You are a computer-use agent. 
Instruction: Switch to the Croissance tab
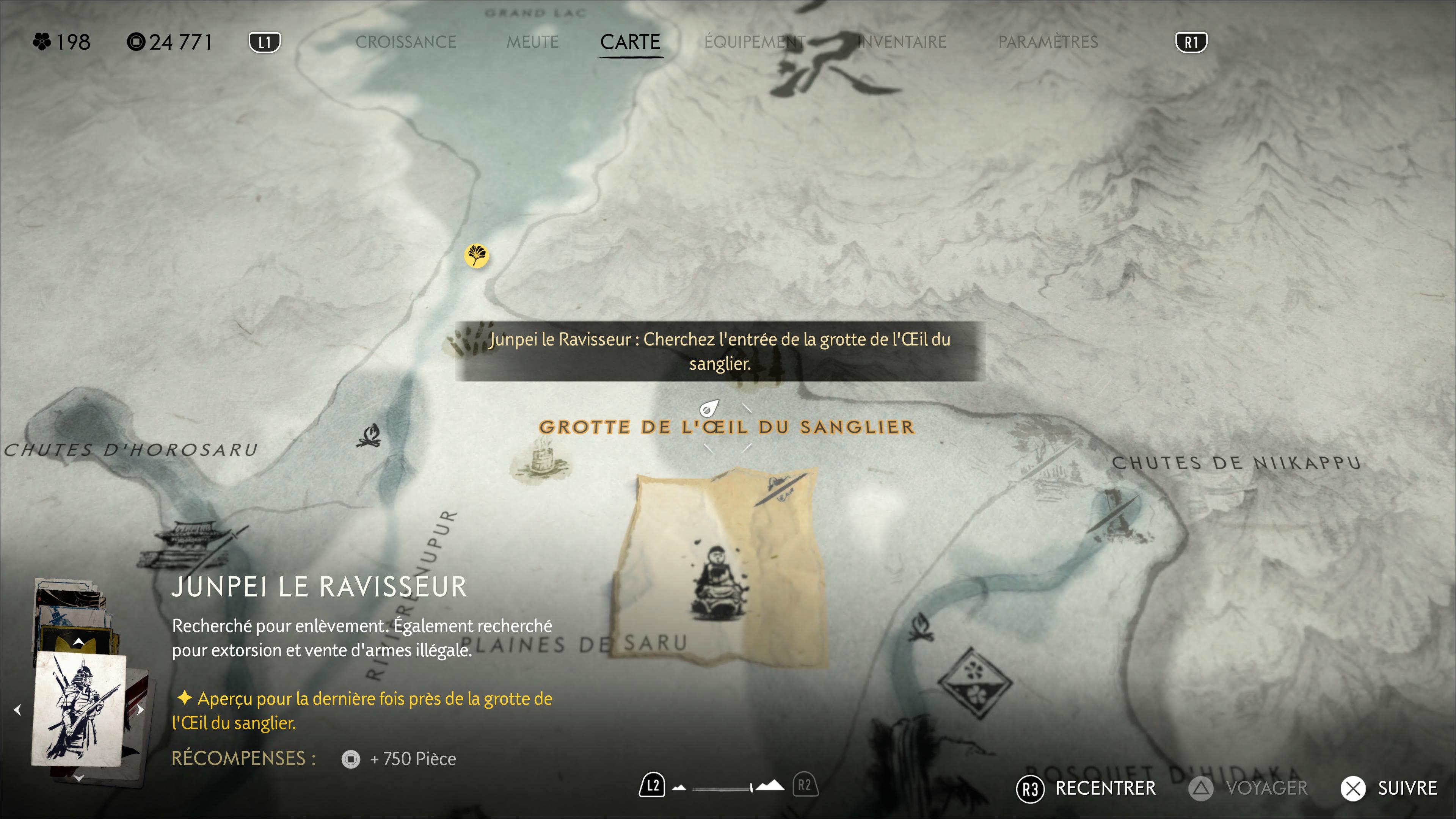(405, 42)
